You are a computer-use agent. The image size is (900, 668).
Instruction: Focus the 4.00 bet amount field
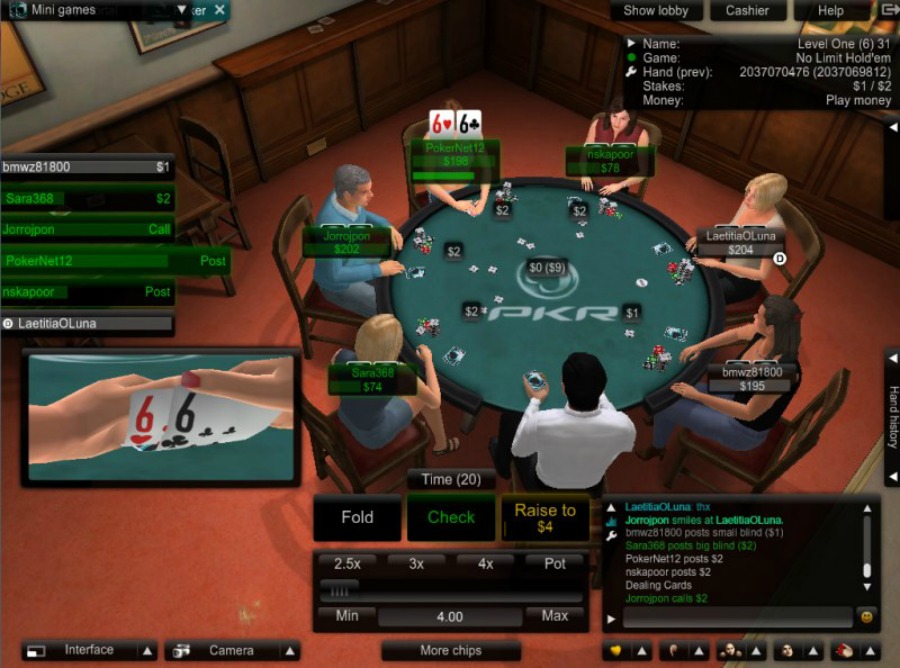coord(450,617)
